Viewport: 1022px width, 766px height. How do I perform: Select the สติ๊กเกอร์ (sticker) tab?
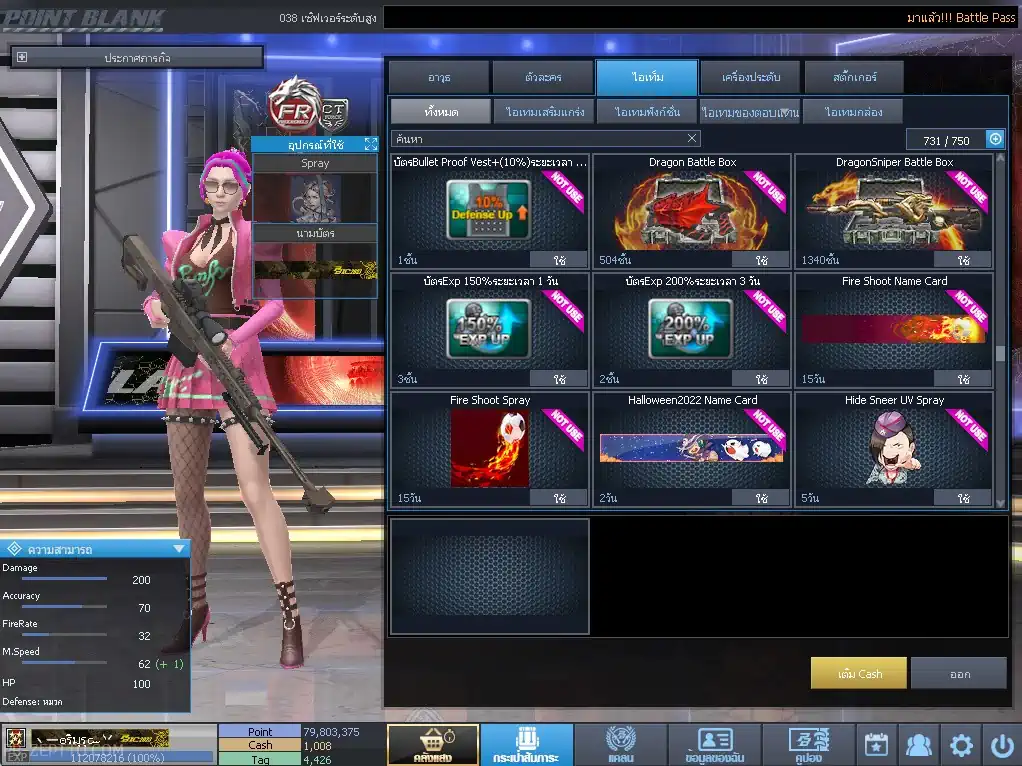point(854,77)
